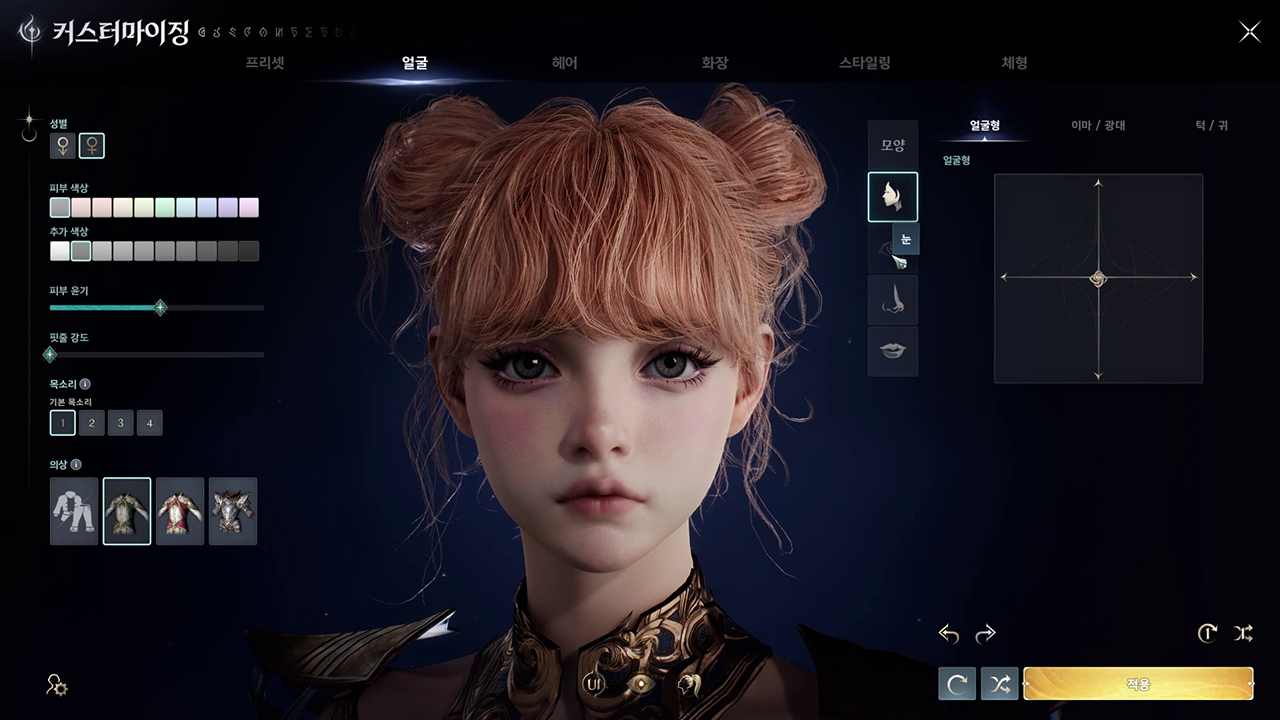Undo the last change
The width and height of the screenshot is (1280, 720).
[949, 633]
